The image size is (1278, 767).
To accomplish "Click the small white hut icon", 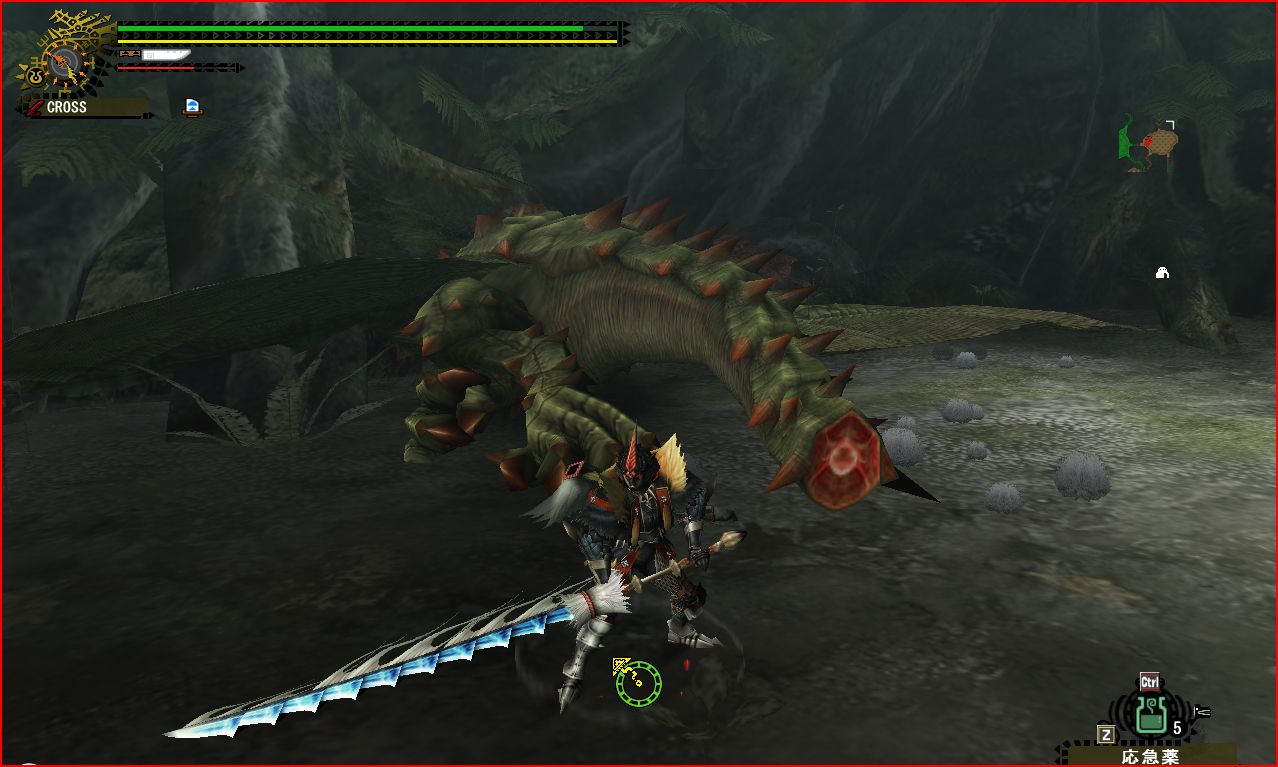I will point(1162,272).
